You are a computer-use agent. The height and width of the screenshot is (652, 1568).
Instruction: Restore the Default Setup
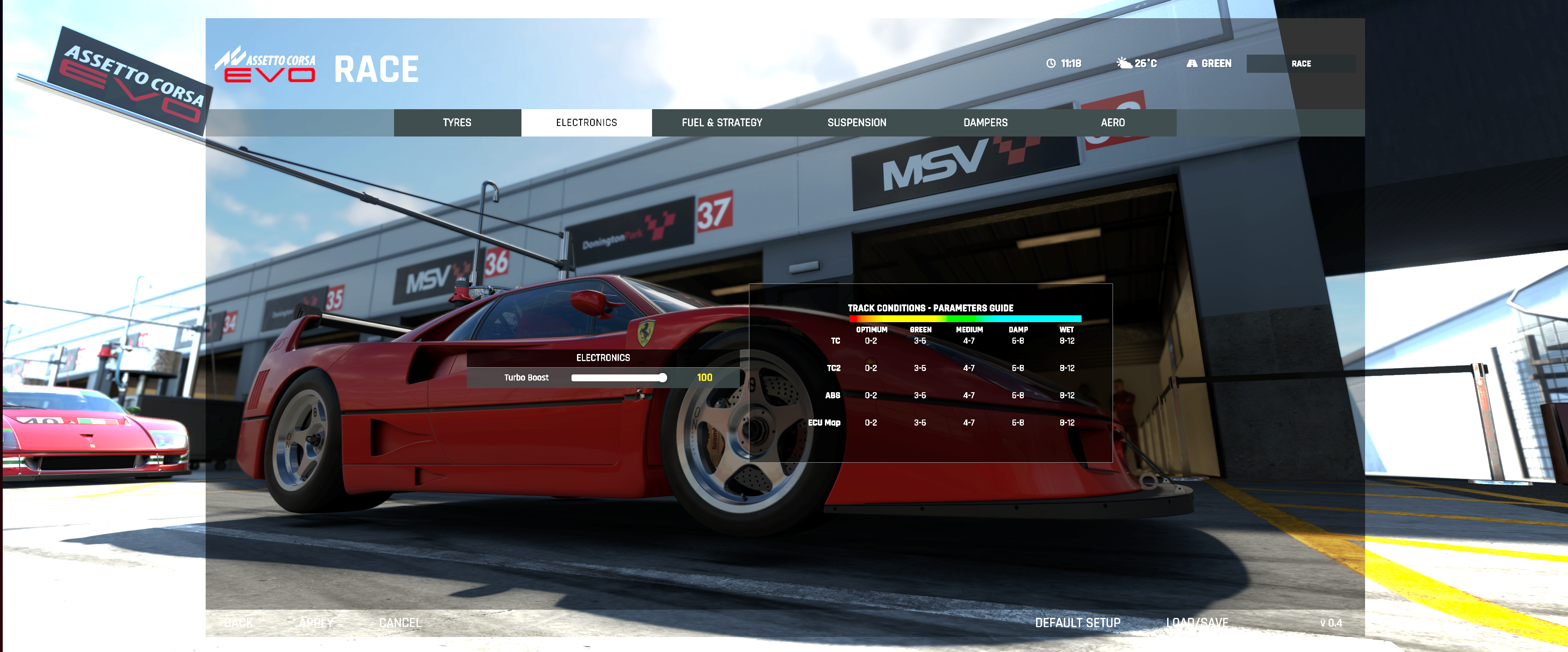1077,623
